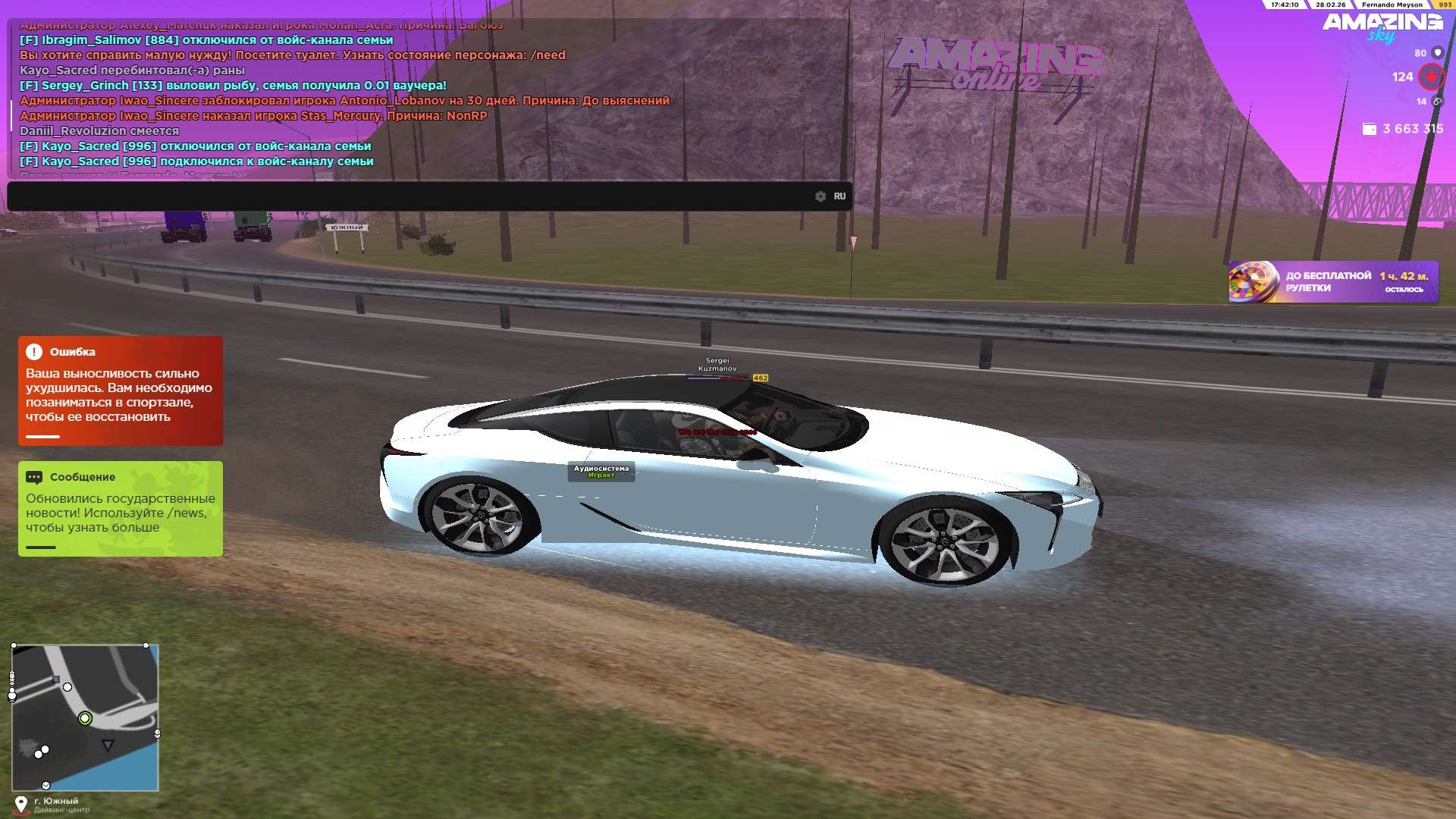Click the Amazing Sky server logo
This screenshot has height=819, width=1456.
point(1382,27)
